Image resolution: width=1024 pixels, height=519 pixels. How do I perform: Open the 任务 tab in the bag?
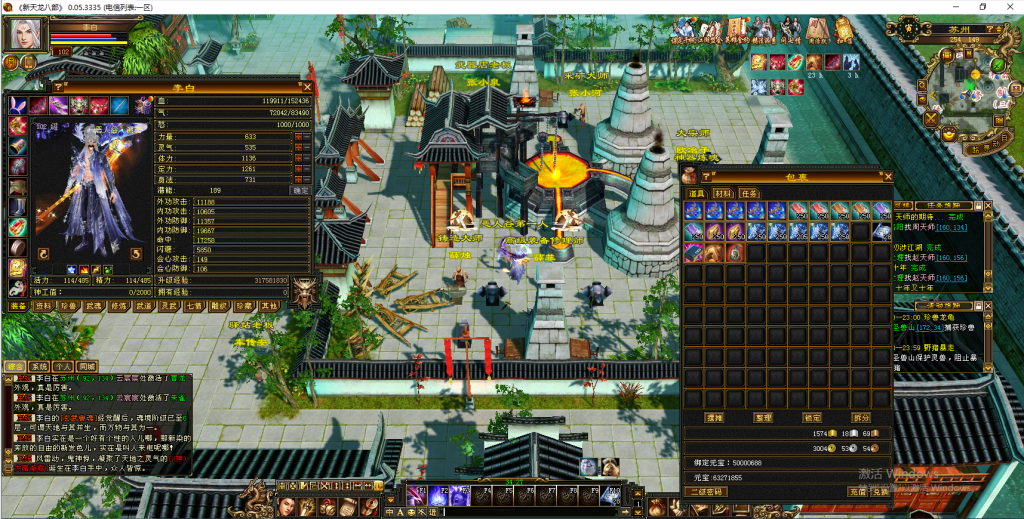pyautogui.click(x=749, y=193)
